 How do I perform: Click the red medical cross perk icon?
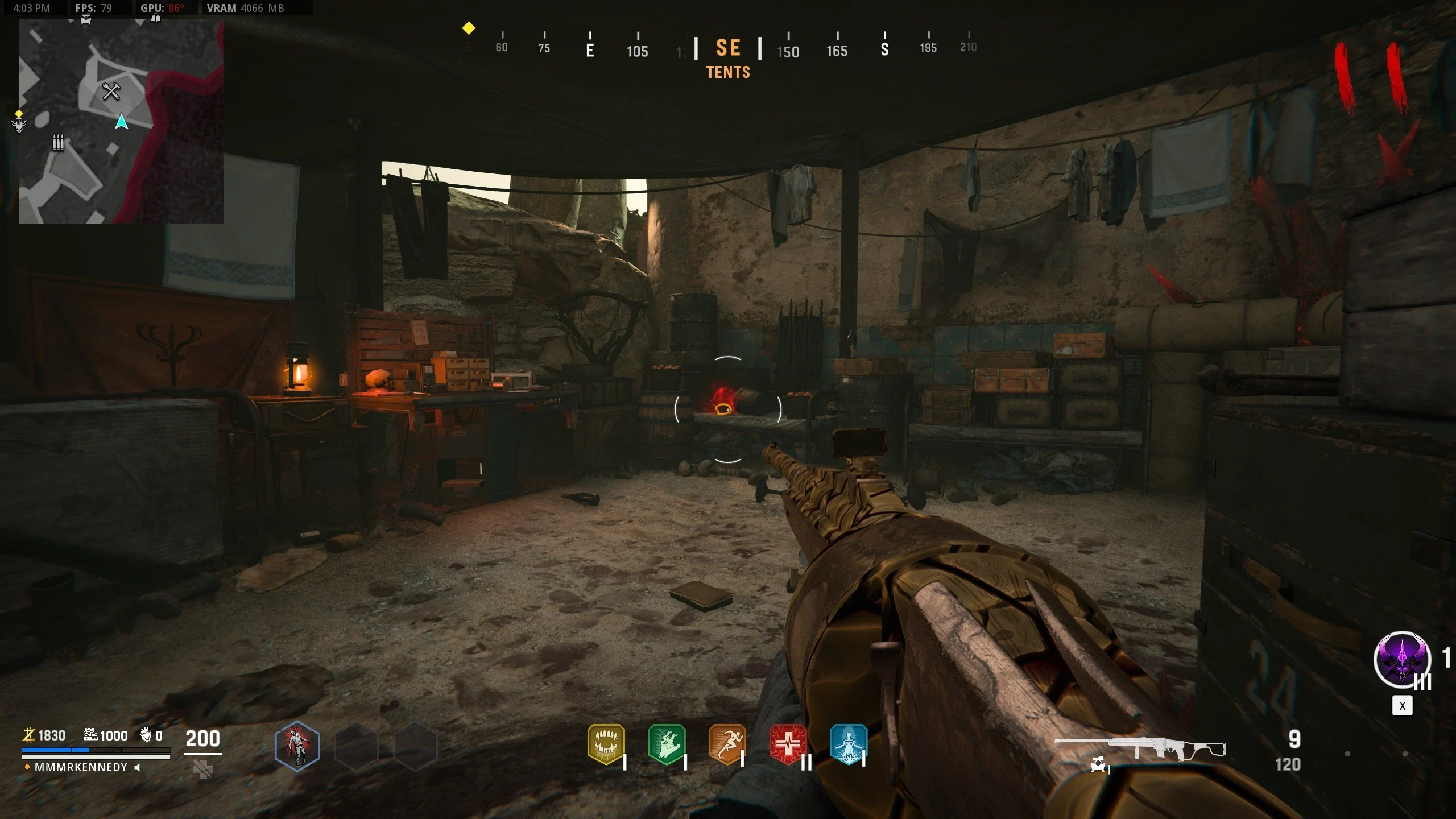coord(788,743)
